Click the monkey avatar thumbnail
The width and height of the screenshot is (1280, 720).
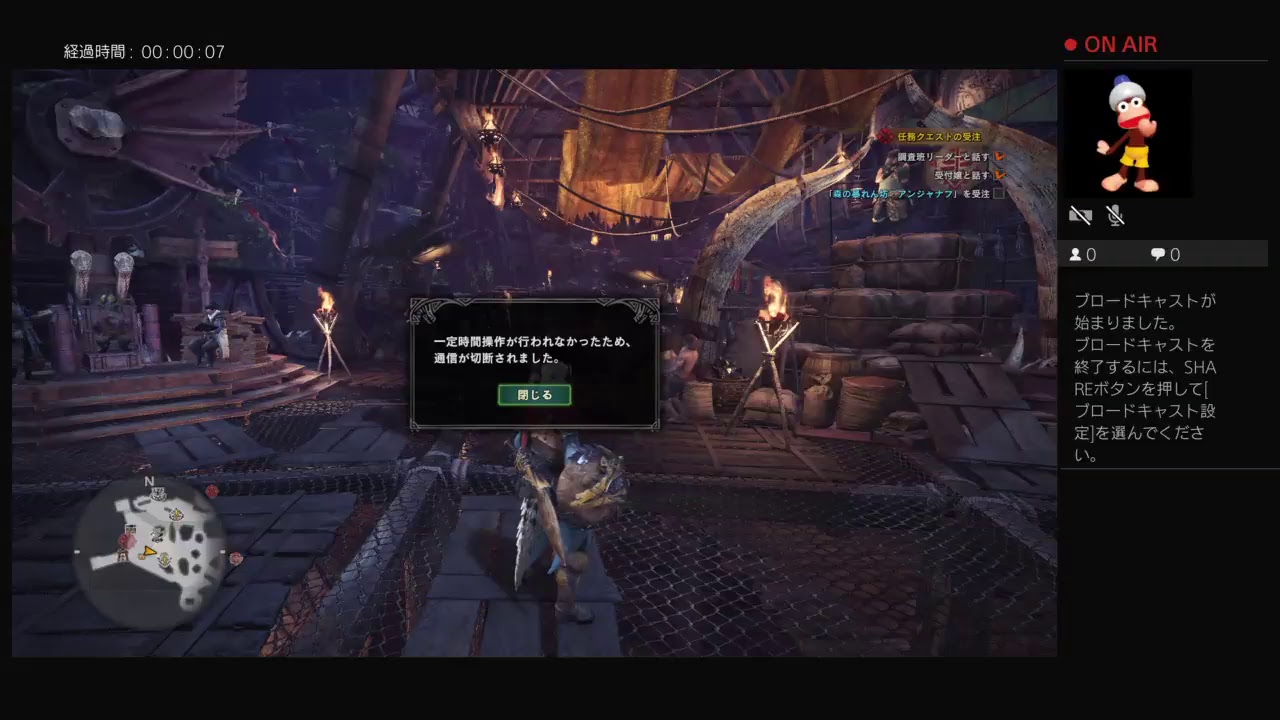[1128, 133]
